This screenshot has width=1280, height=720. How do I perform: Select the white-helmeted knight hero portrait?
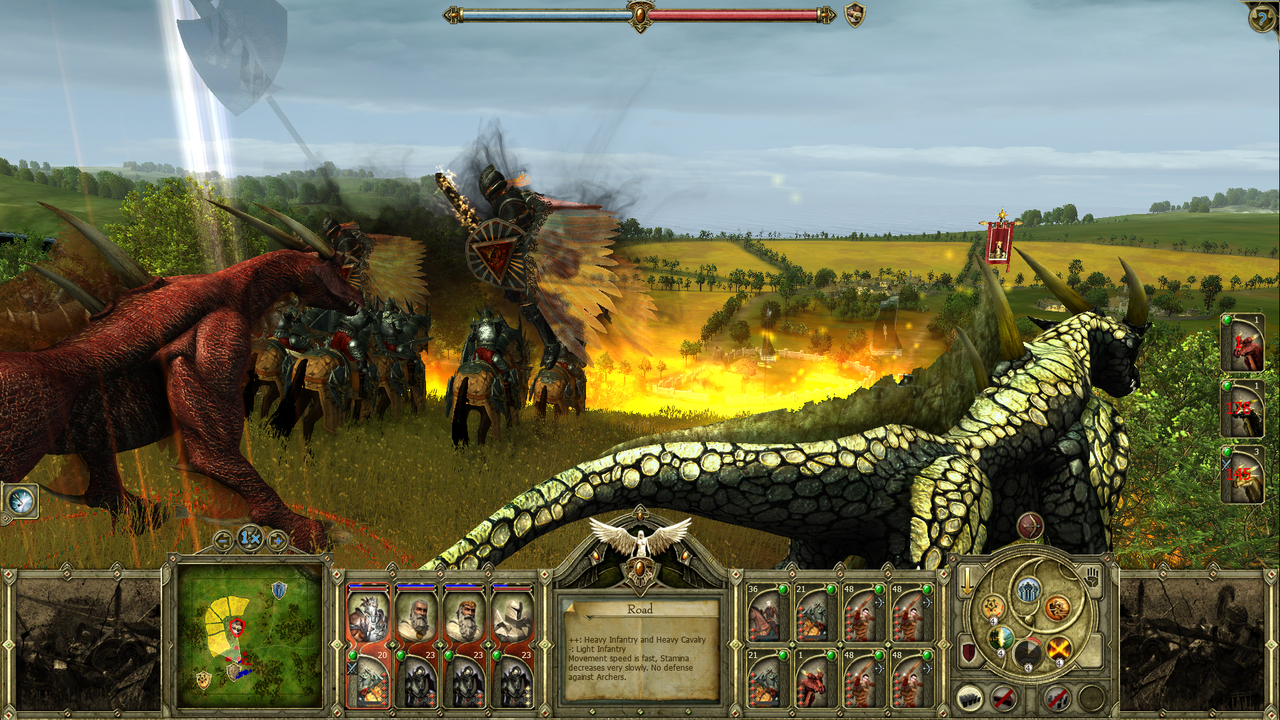tap(512, 617)
